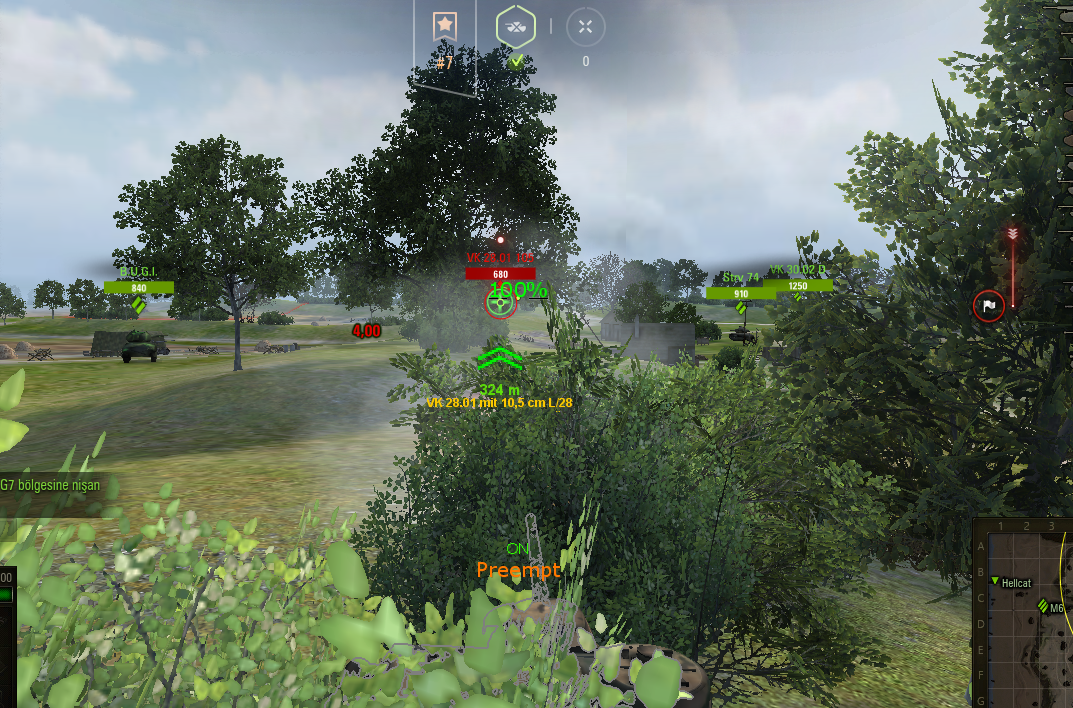The image size is (1073, 708).
Task: Click the white flag base marker
Action: click(988, 306)
